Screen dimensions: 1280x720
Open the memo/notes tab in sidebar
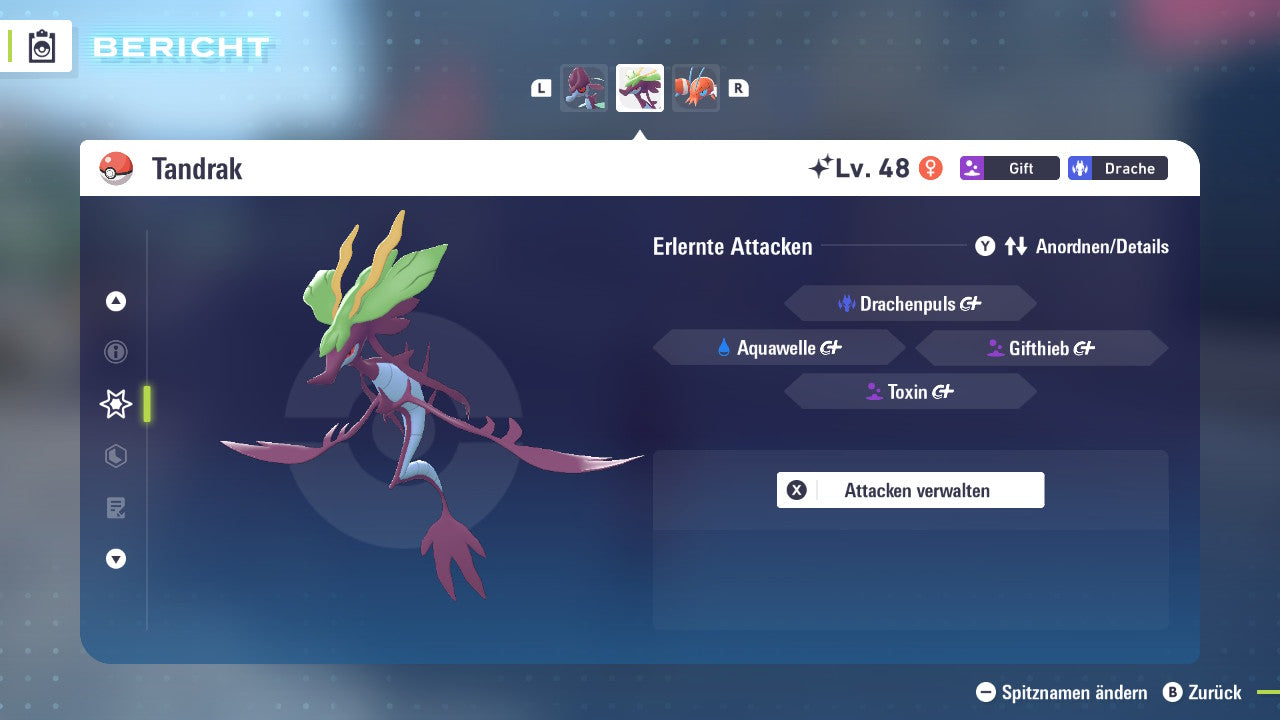115,508
